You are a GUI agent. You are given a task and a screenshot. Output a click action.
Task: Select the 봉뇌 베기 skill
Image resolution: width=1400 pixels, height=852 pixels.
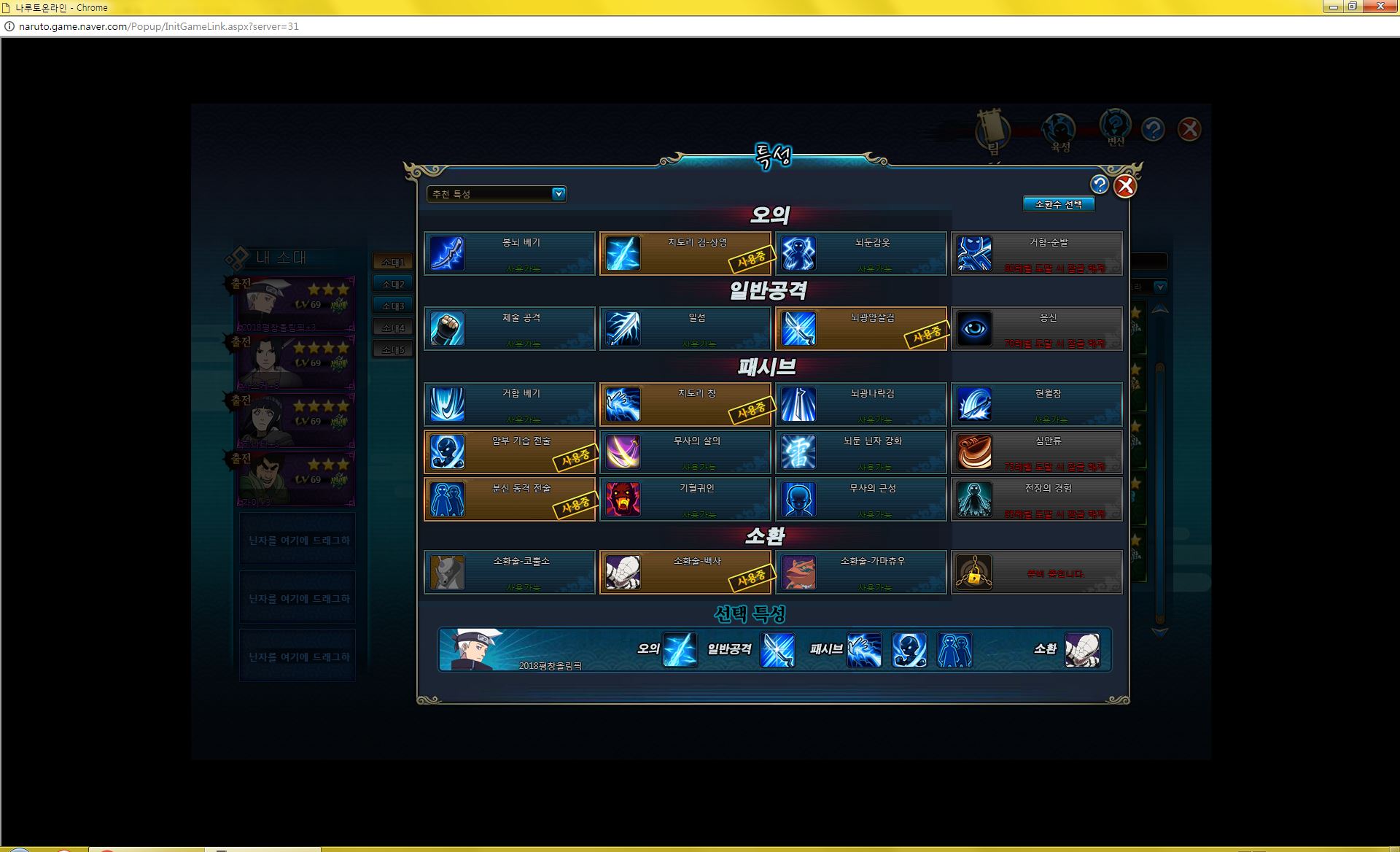(x=510, y=254)
